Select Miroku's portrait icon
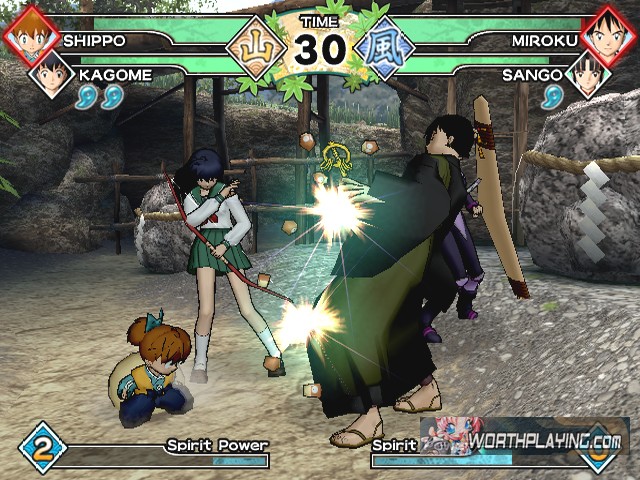 [x=610, y=32]
